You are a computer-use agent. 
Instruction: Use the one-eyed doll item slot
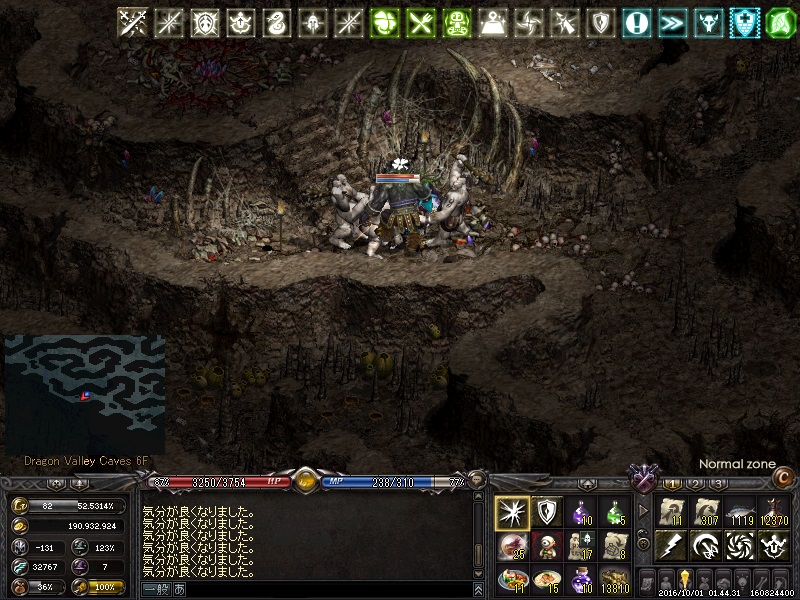tap(547, 546)
